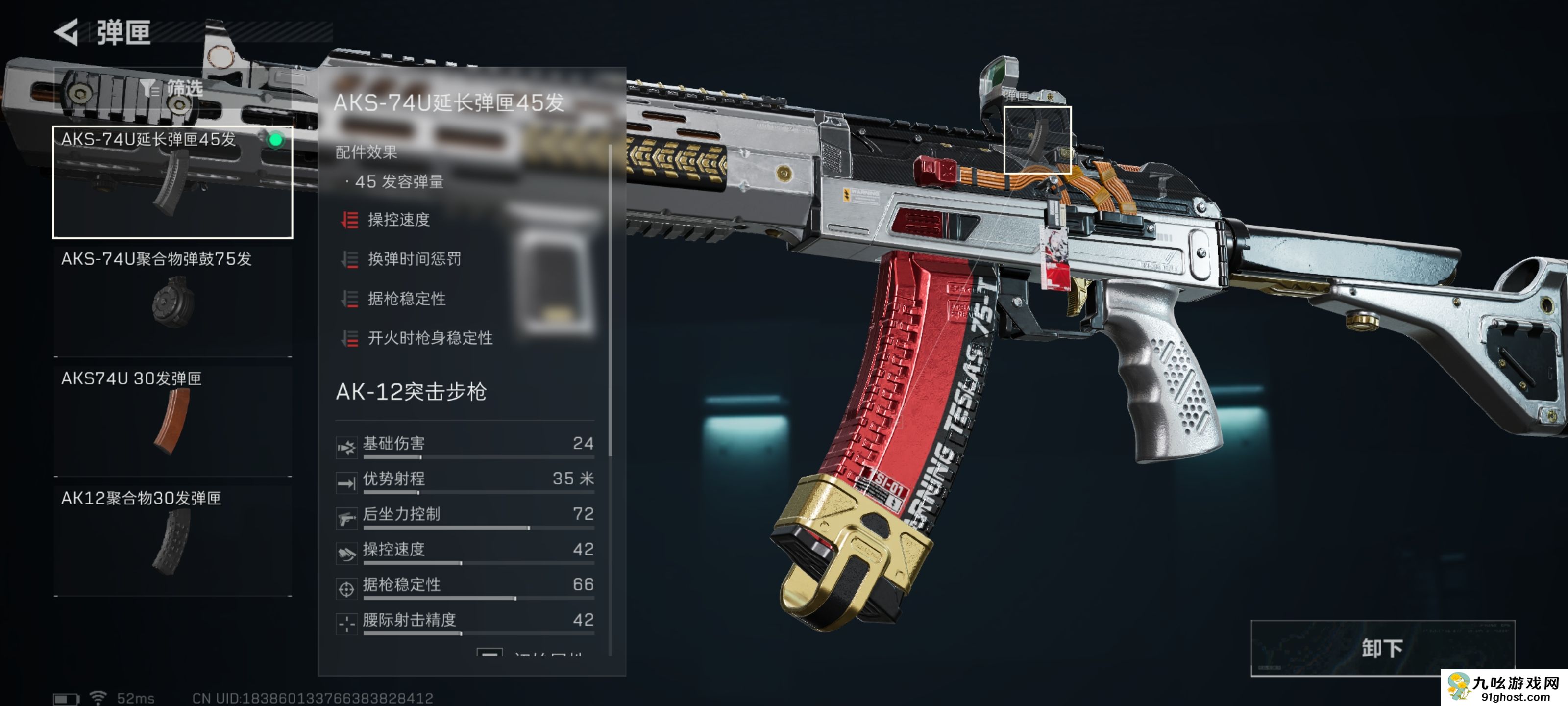Pick the AKS74U 30发弹匣 magazine
This screenshot has width=1568, height=706.
point(173,420)
